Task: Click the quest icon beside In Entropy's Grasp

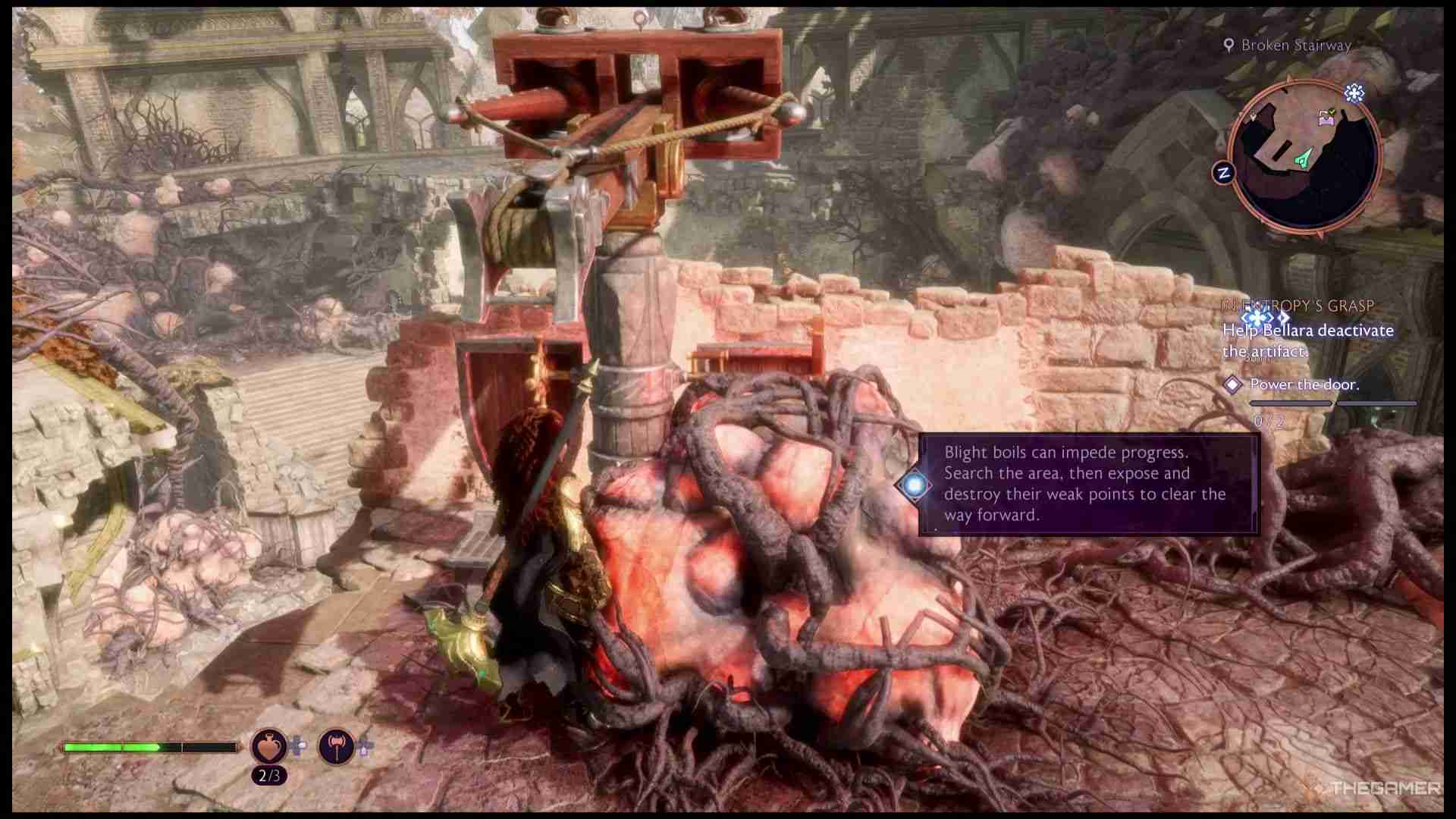Action: coord(1257,318)
